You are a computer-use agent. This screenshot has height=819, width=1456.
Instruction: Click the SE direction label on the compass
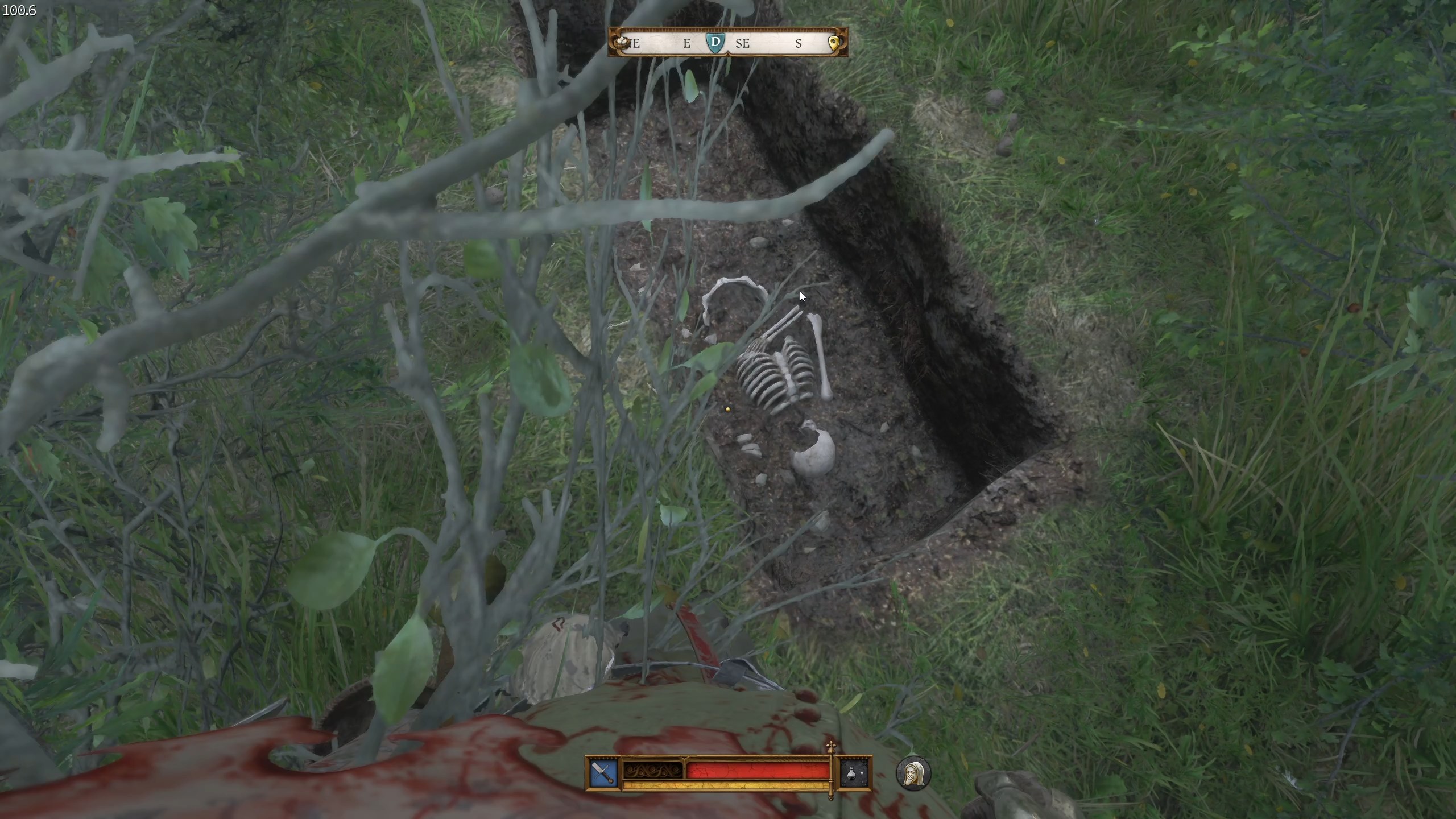click(744, 44)
